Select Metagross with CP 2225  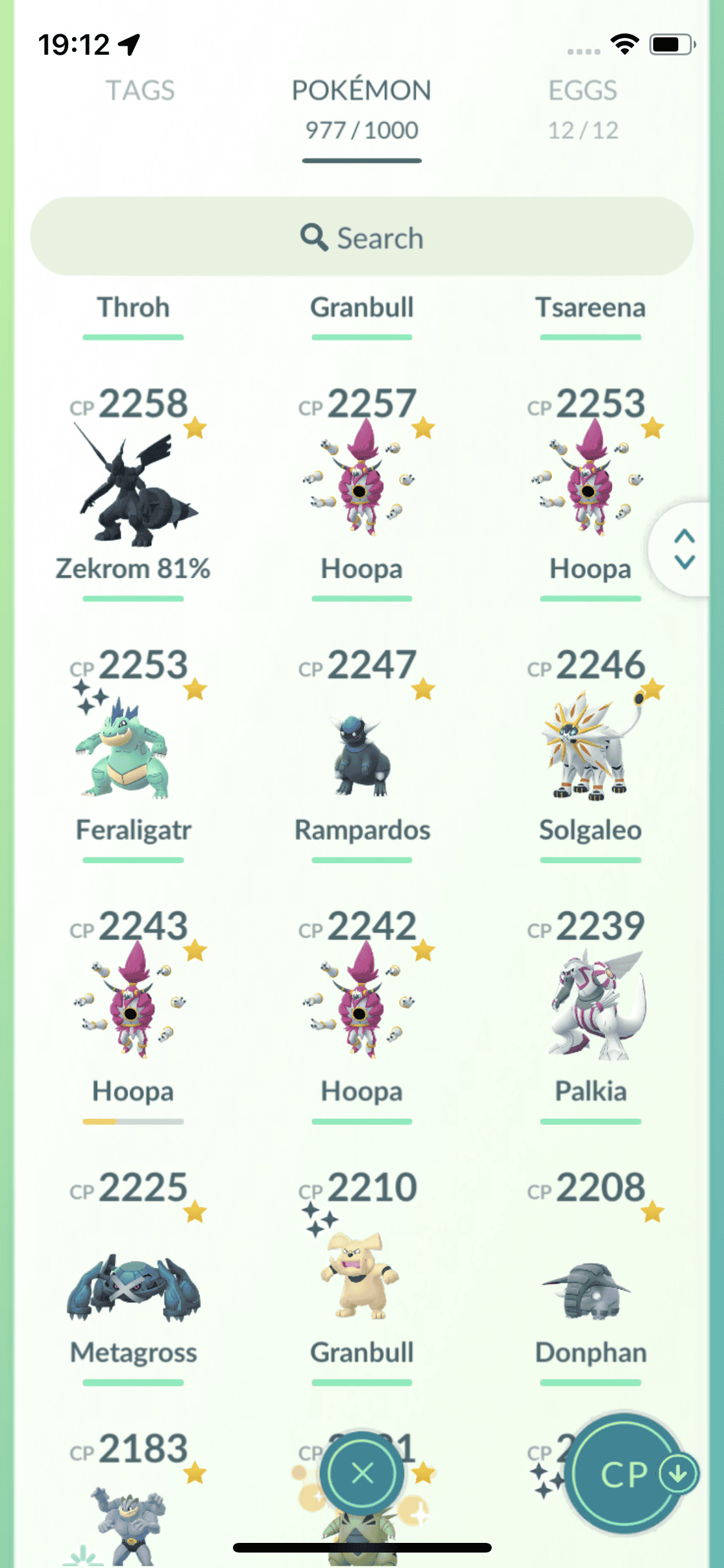click(x=133, y=1281)
